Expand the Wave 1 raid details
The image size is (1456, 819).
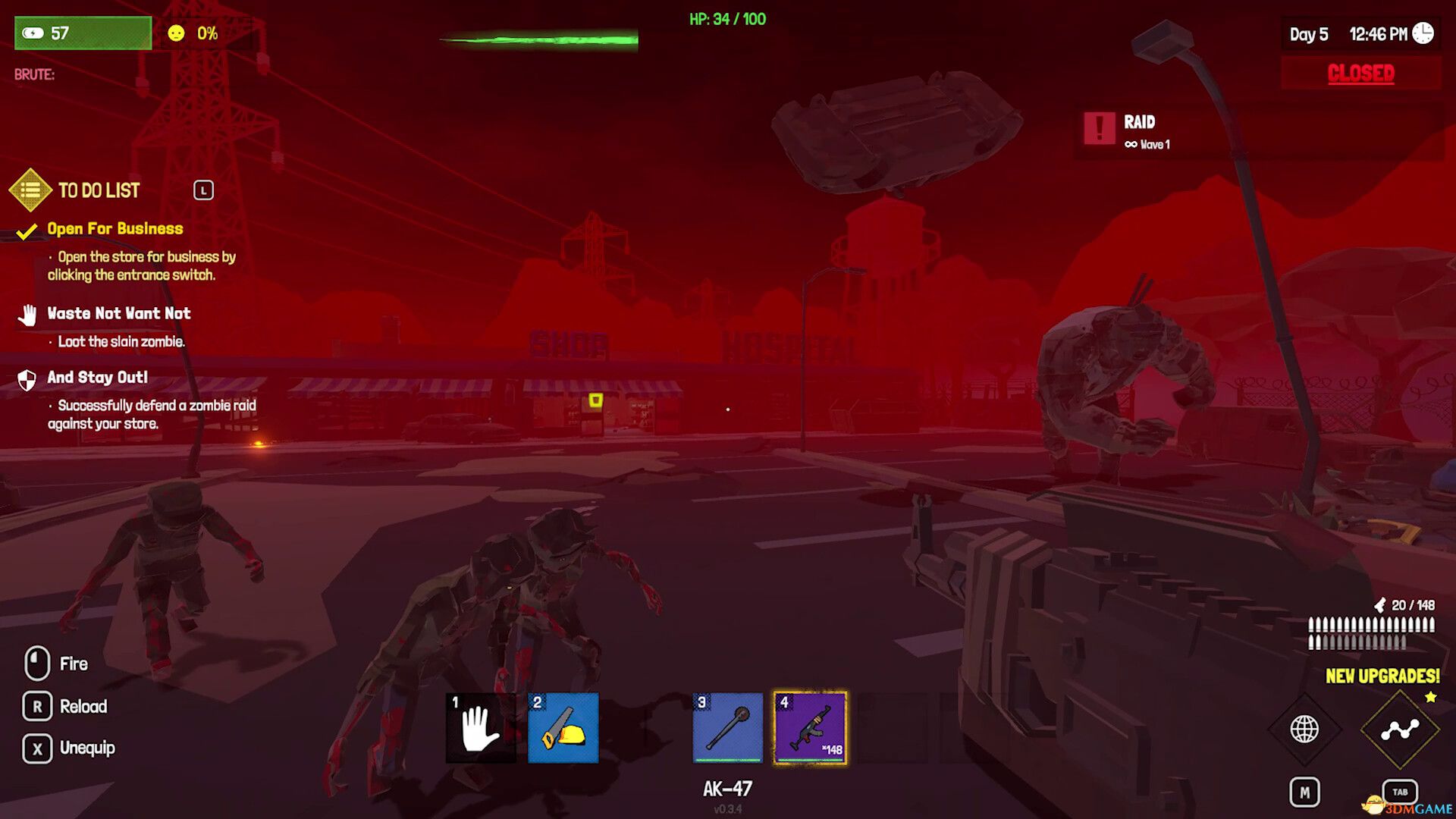[1147, 144]
